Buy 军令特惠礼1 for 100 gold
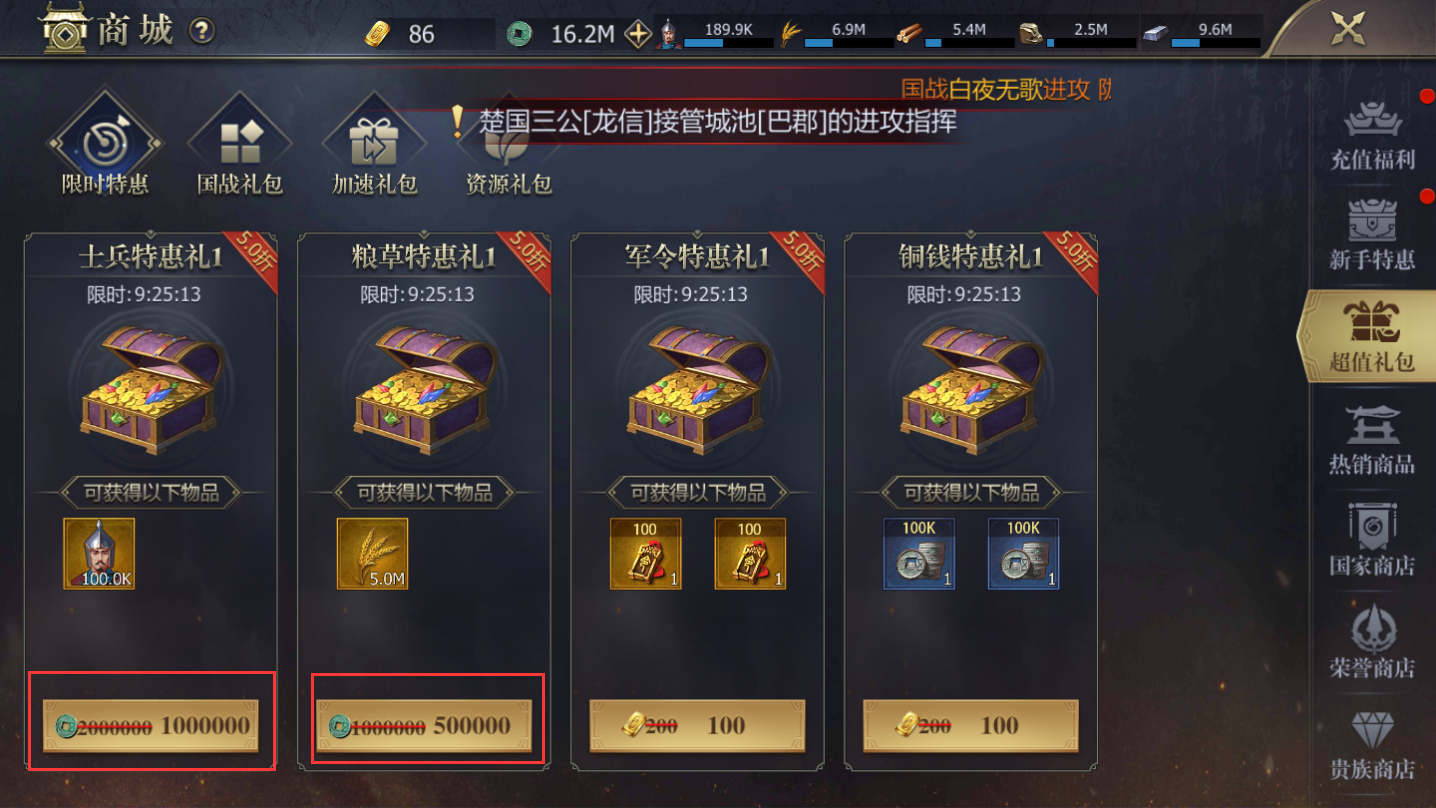1436x808 pixels. pos(700,726)
